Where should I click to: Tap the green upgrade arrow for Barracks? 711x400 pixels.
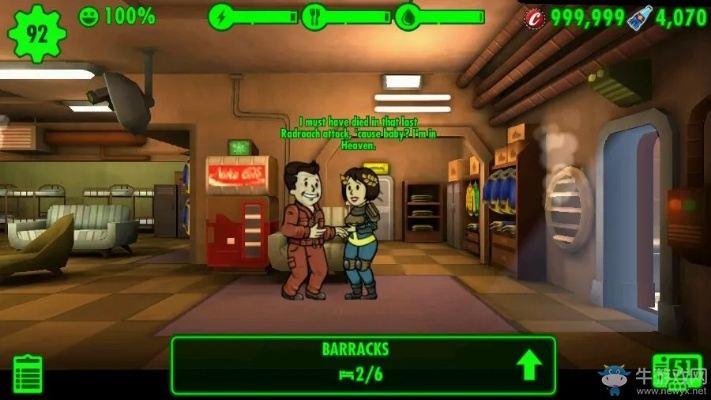point(529,365)
